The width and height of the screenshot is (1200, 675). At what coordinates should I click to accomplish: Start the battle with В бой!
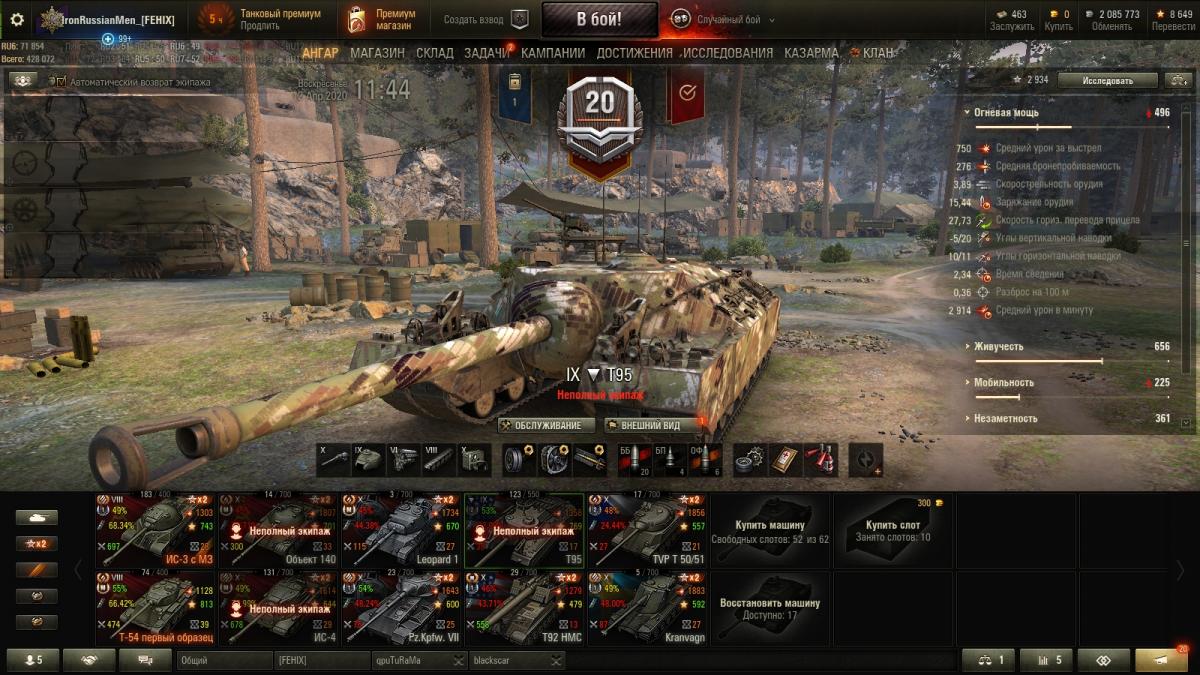click(x=599, y=19)
